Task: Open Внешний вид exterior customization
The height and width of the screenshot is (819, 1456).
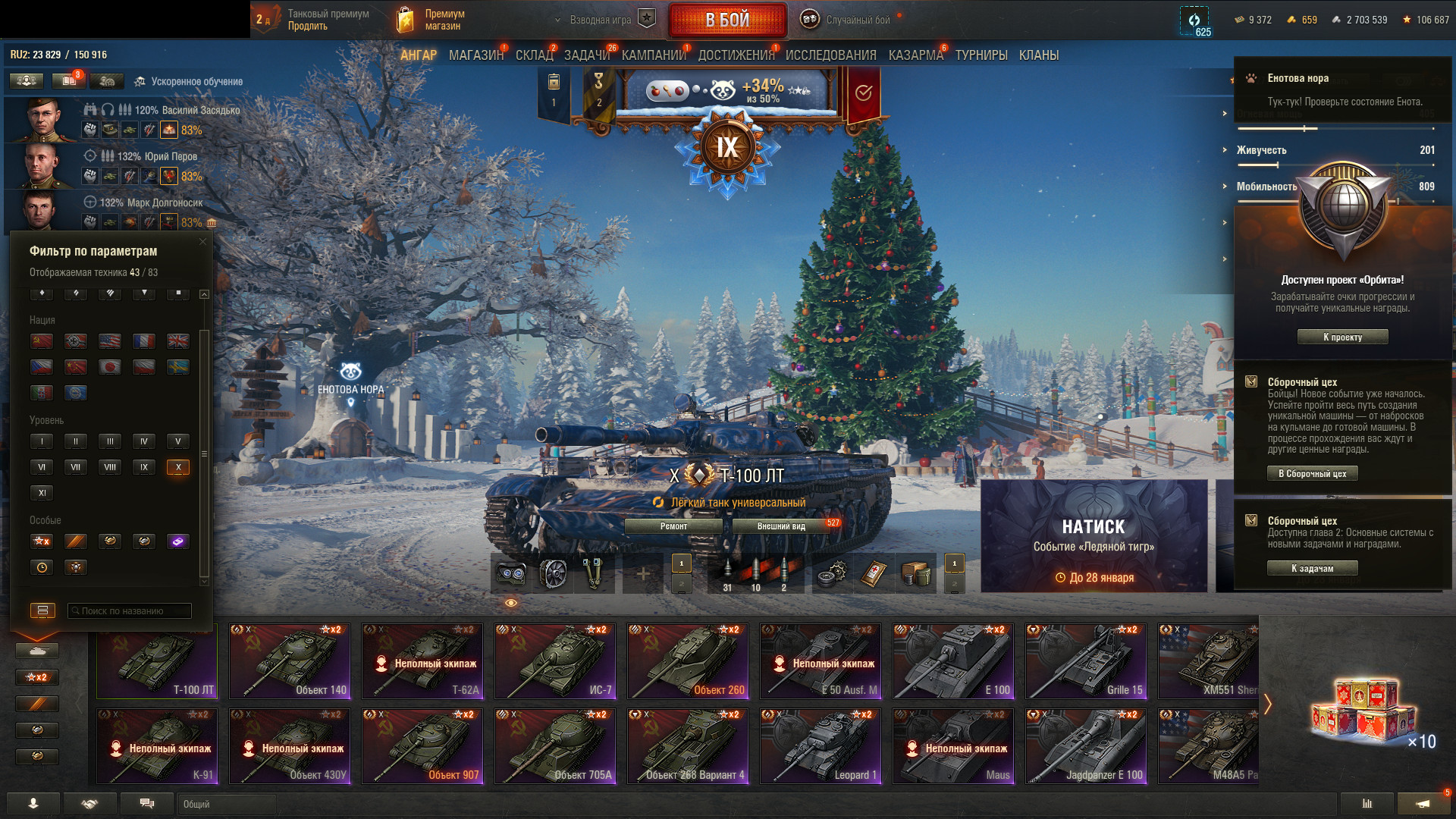Action: coord(781,526)
